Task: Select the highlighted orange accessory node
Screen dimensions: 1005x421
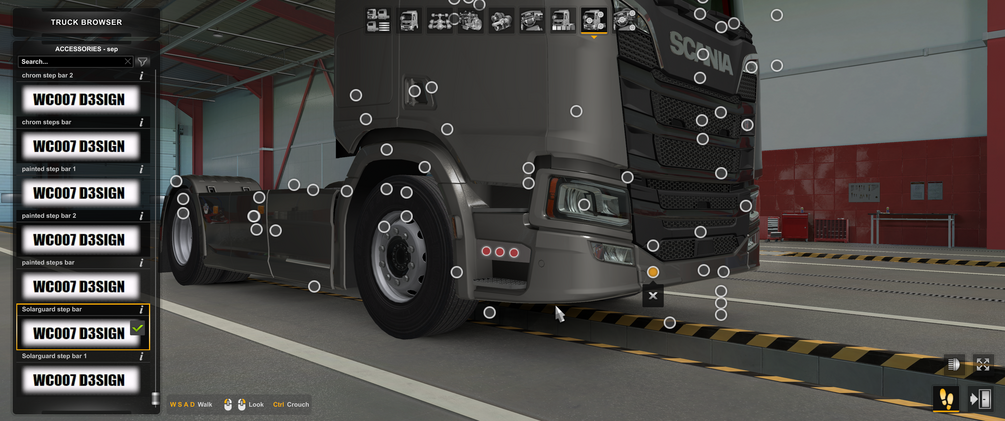Action: tap(653, 272)
